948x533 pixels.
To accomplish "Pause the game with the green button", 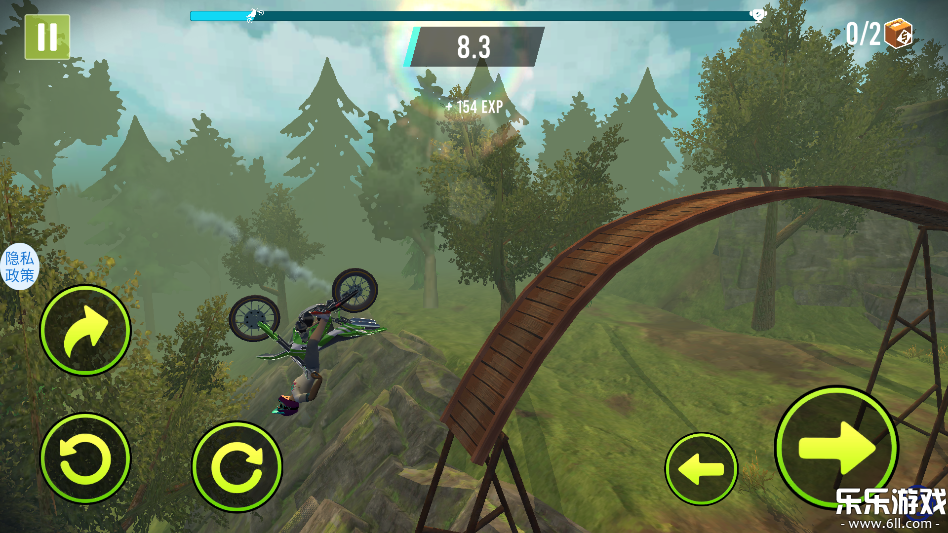I will (47, 37).
